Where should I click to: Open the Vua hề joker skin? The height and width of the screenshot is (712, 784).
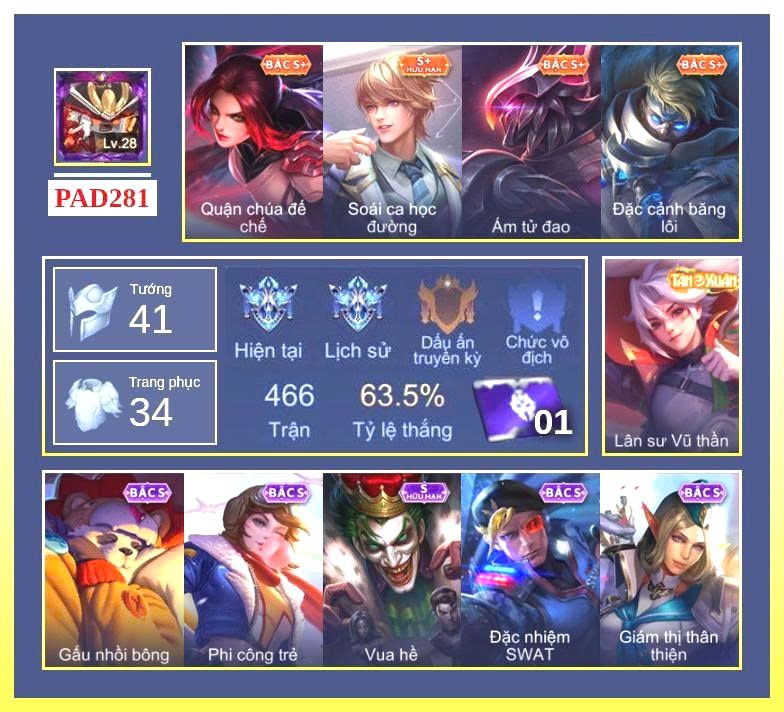point(392,570)
